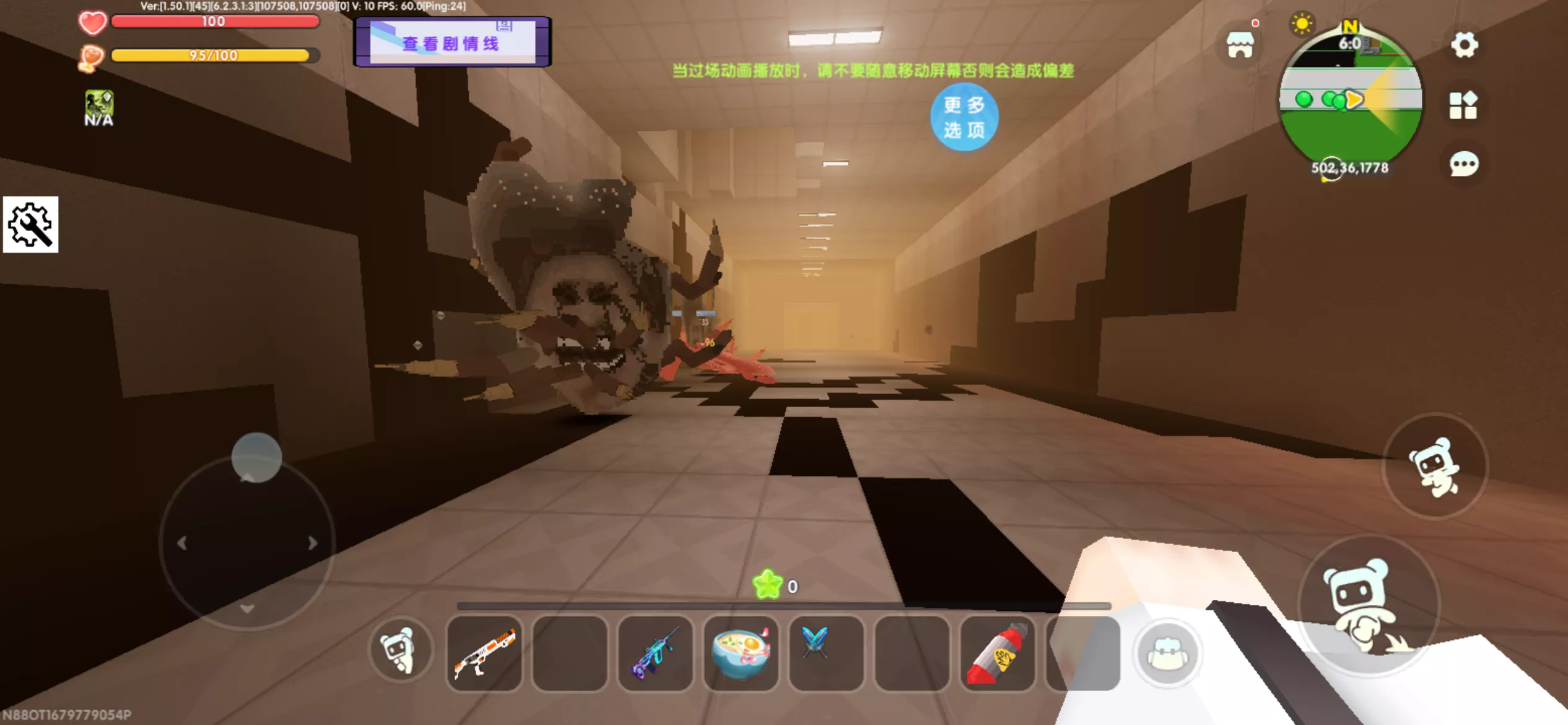The height and width of the screenshot is (725, 1568).
Task: Choose the noodle bowl food slot
Action: click(741, 653)
